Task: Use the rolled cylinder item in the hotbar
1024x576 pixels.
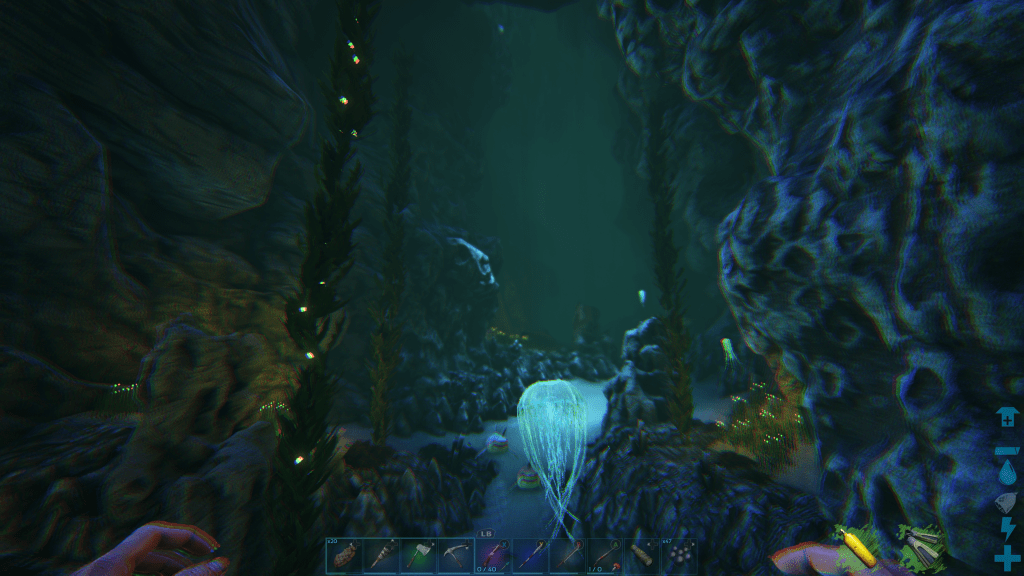Action: click(641, 557)
